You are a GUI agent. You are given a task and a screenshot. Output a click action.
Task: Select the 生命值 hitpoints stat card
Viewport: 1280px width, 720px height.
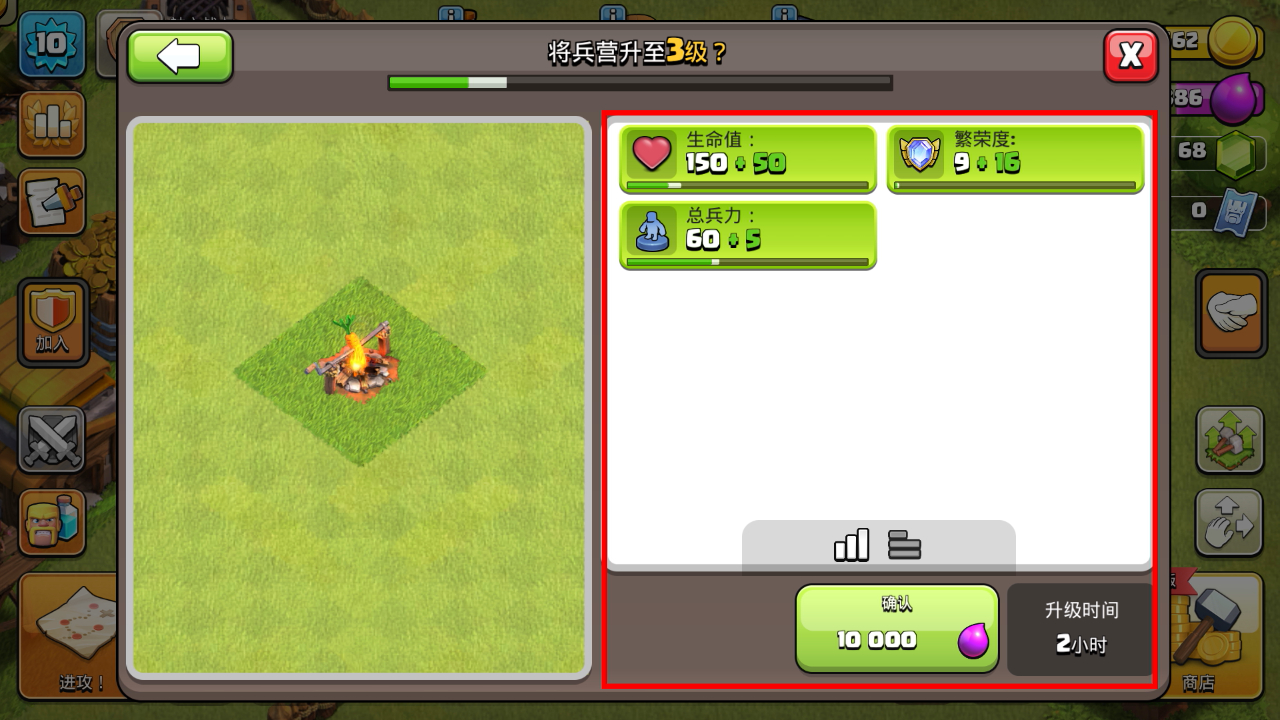pos(748,158)
